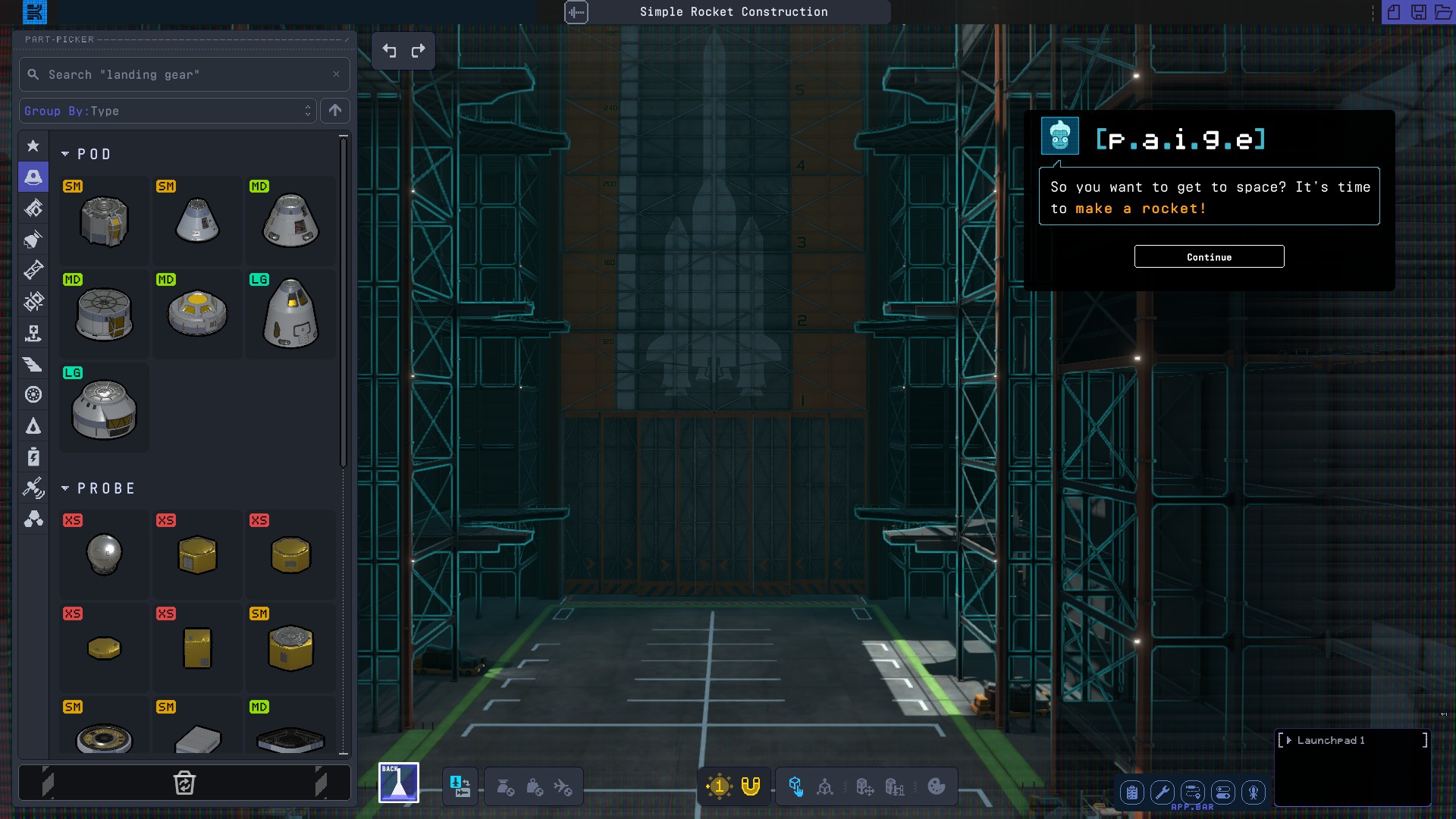Viewport: 1456px width, 819px height.
Task: Choose the small conical SM pod
Action: click(197, 221)
